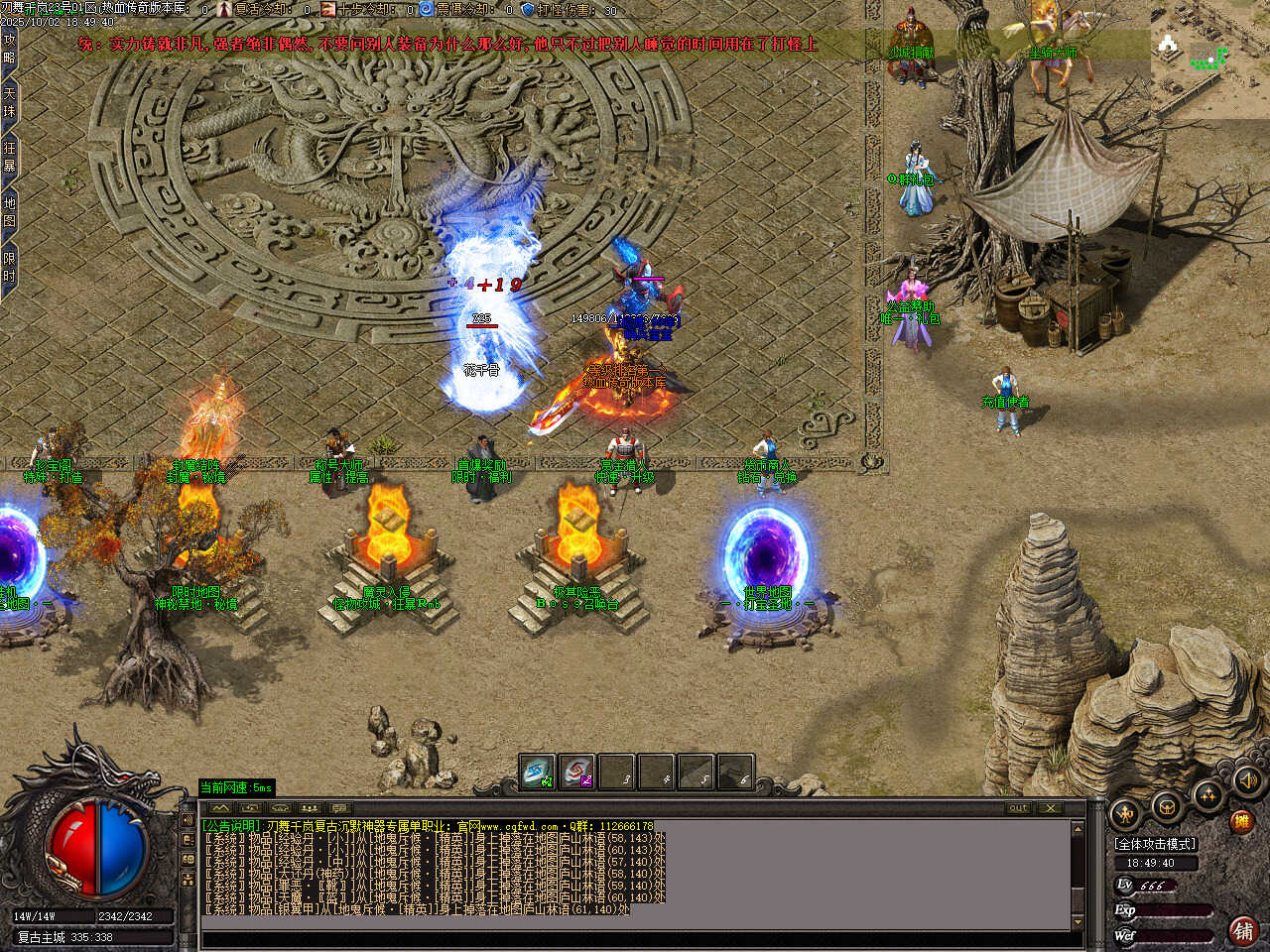Open the 天珠 side tab

pos(9,104)
